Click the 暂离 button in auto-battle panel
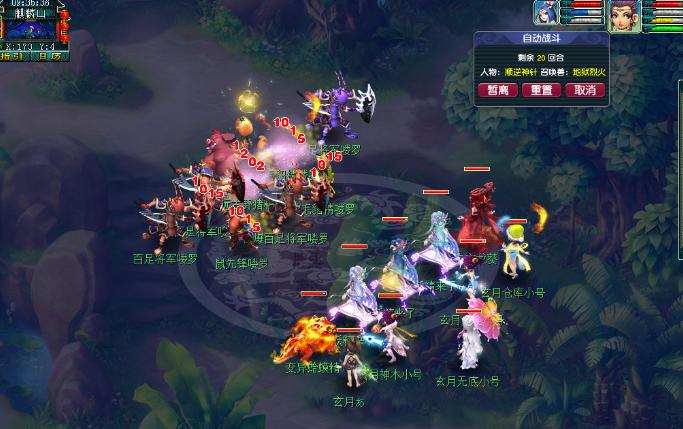Screen dimensions: 683x429 click(497, 90)
